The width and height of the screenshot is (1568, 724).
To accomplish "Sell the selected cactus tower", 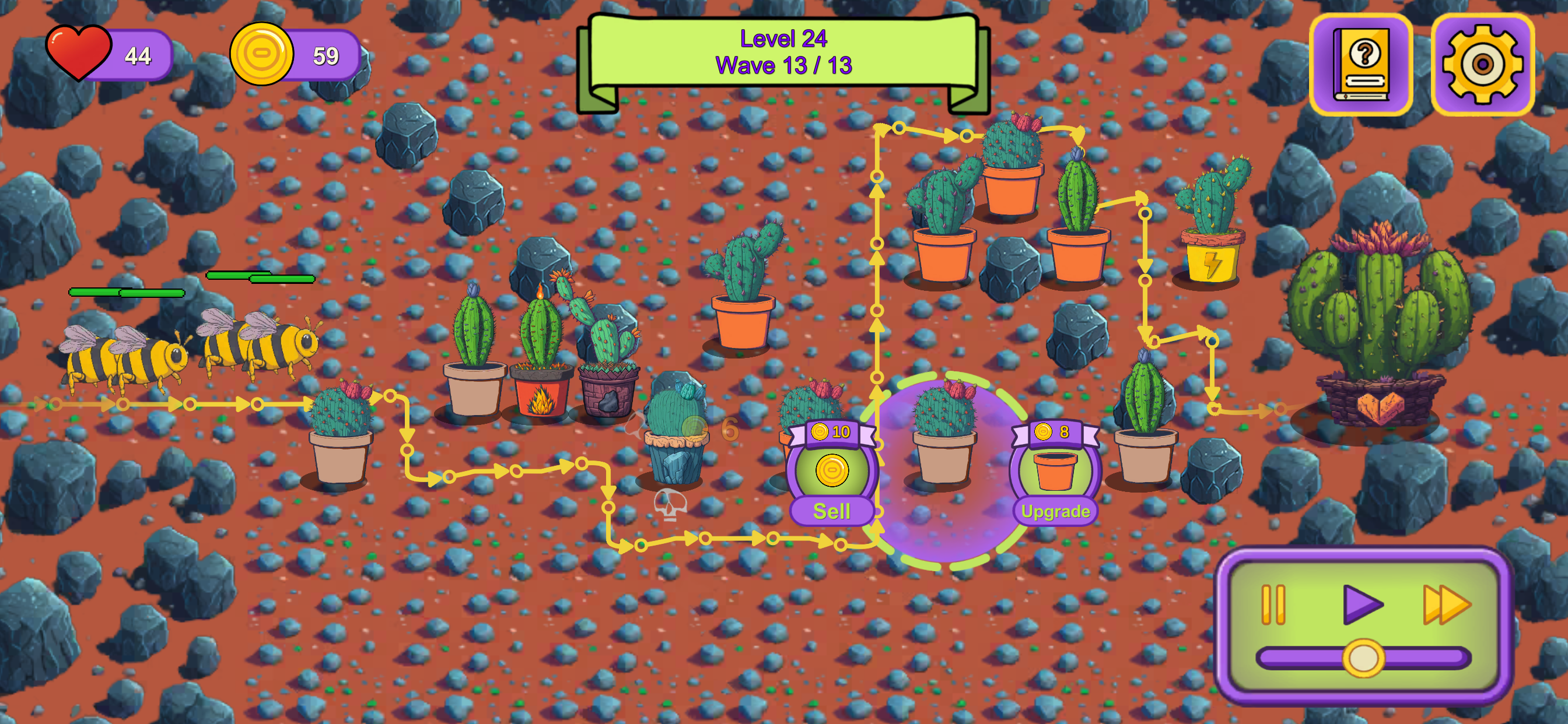I will [832, 511].
